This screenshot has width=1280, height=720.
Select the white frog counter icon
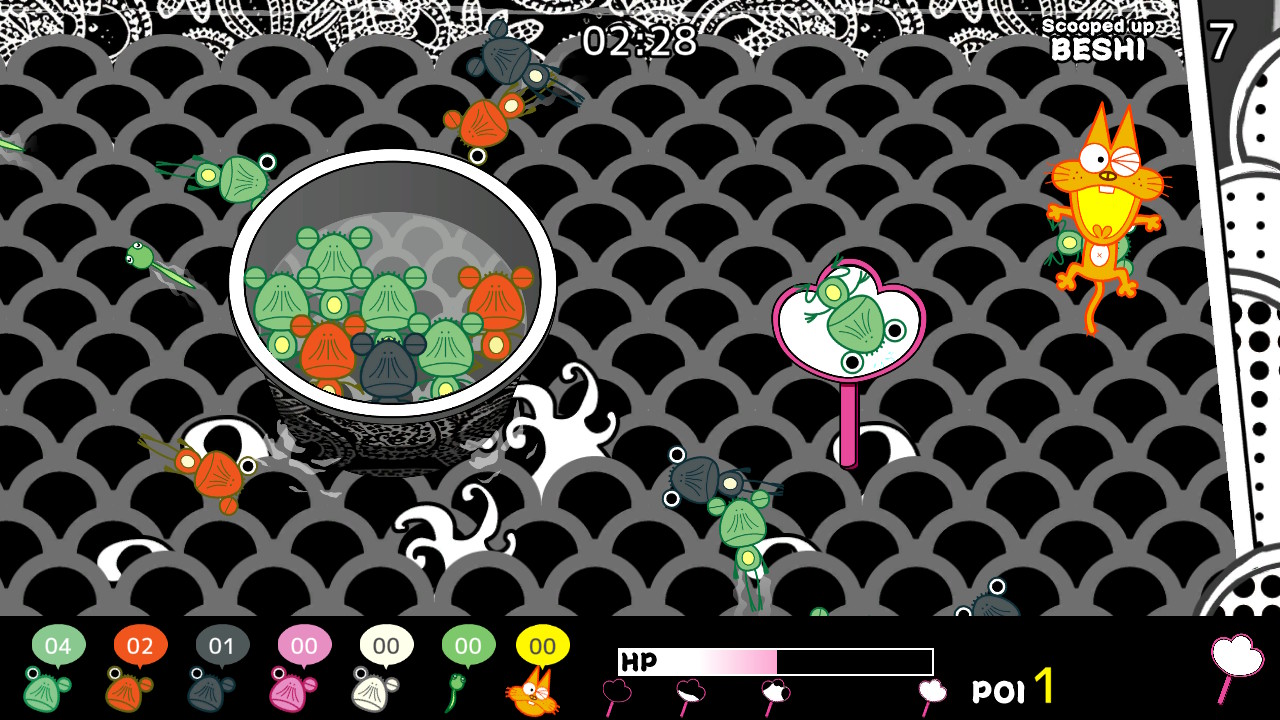click(x=371, y=695)
